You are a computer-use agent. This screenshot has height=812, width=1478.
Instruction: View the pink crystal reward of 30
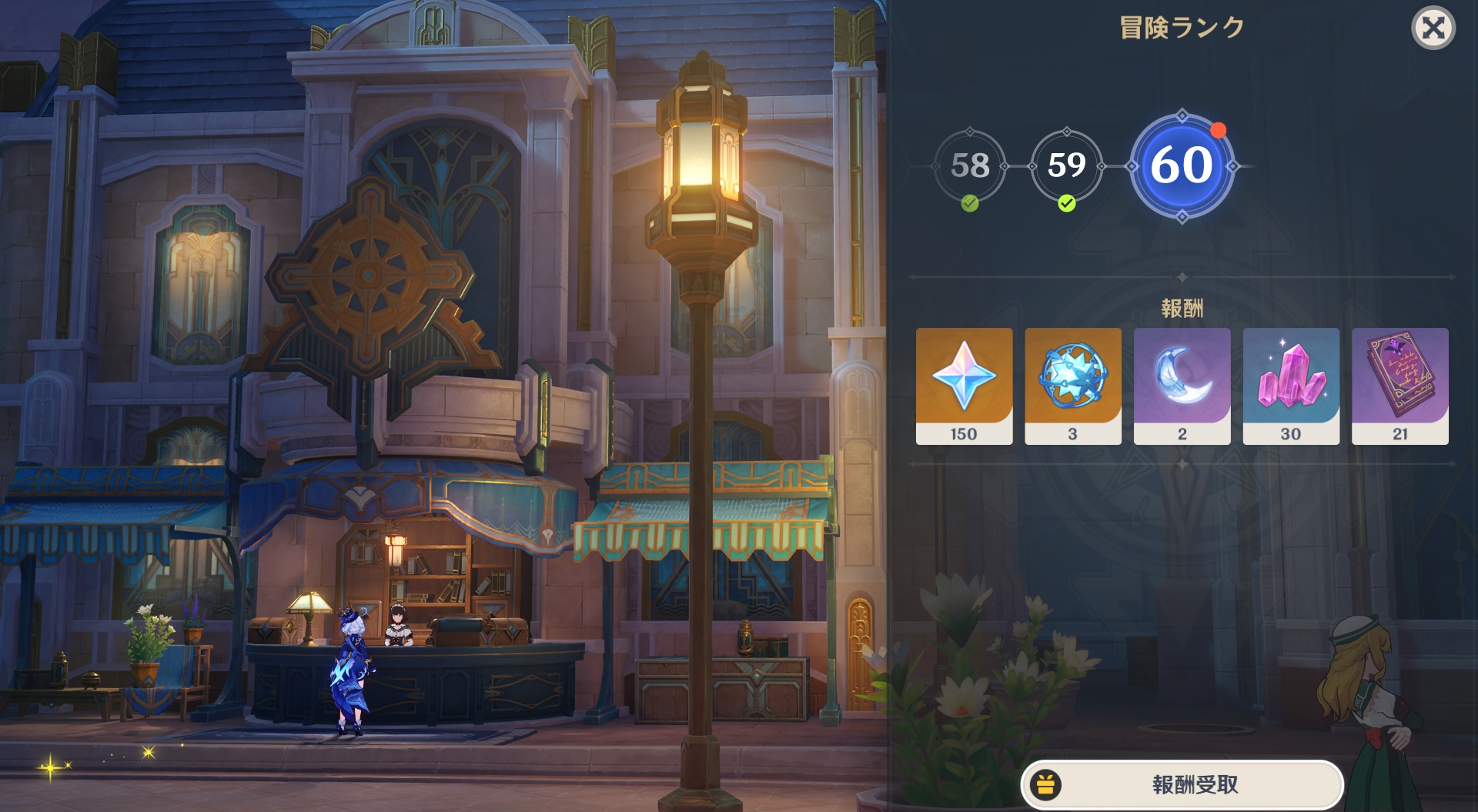pos(1291,386)
